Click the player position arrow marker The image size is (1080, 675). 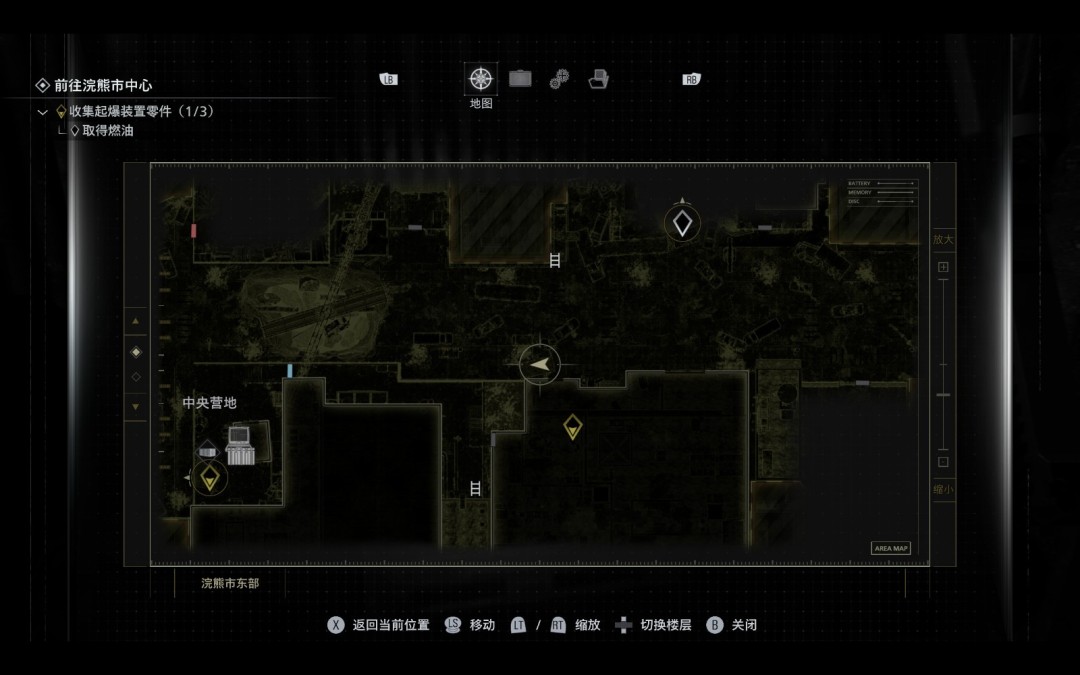(540, 364)
